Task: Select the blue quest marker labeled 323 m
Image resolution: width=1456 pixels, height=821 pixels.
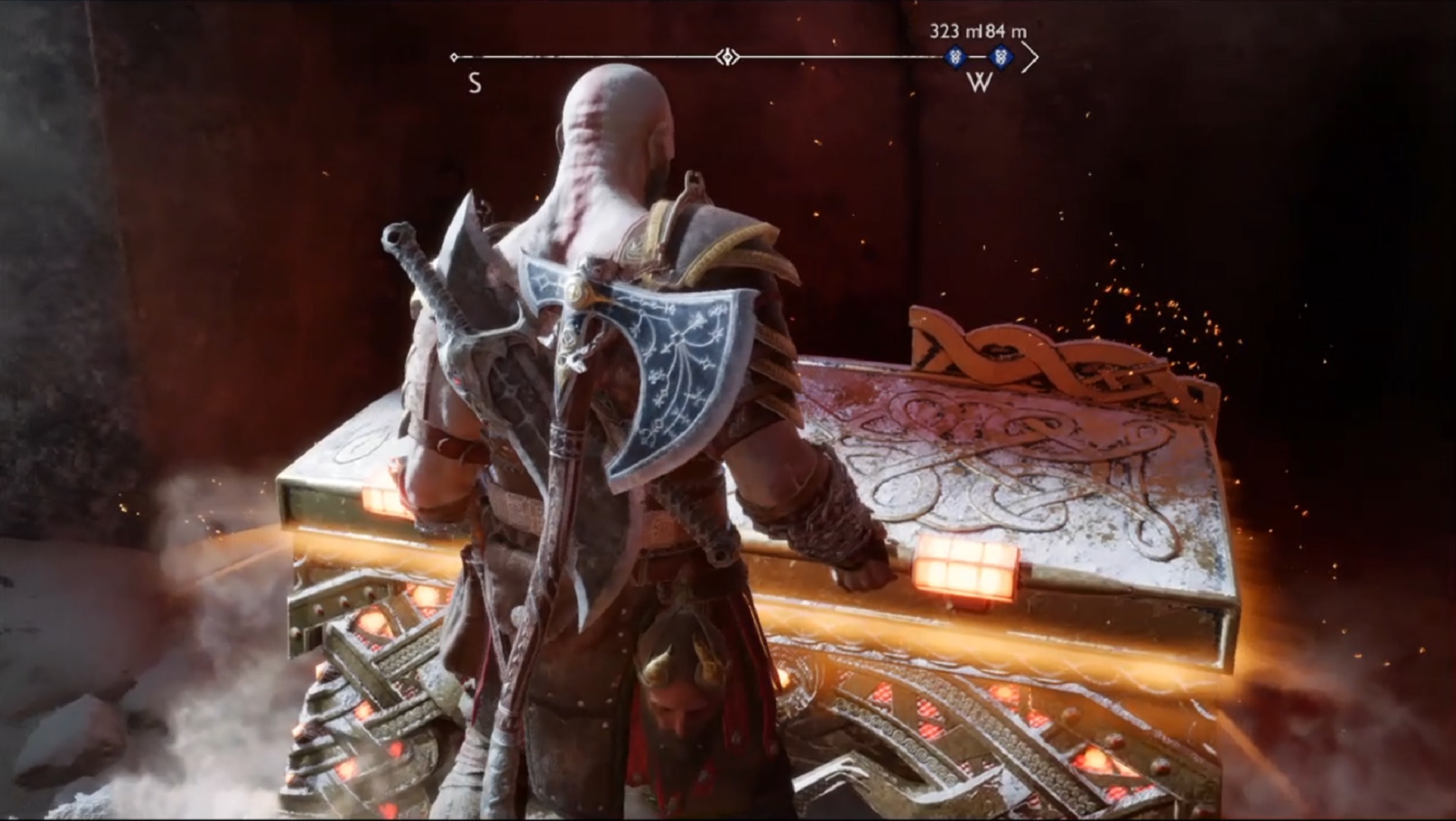Action: (x=957, y=56)
